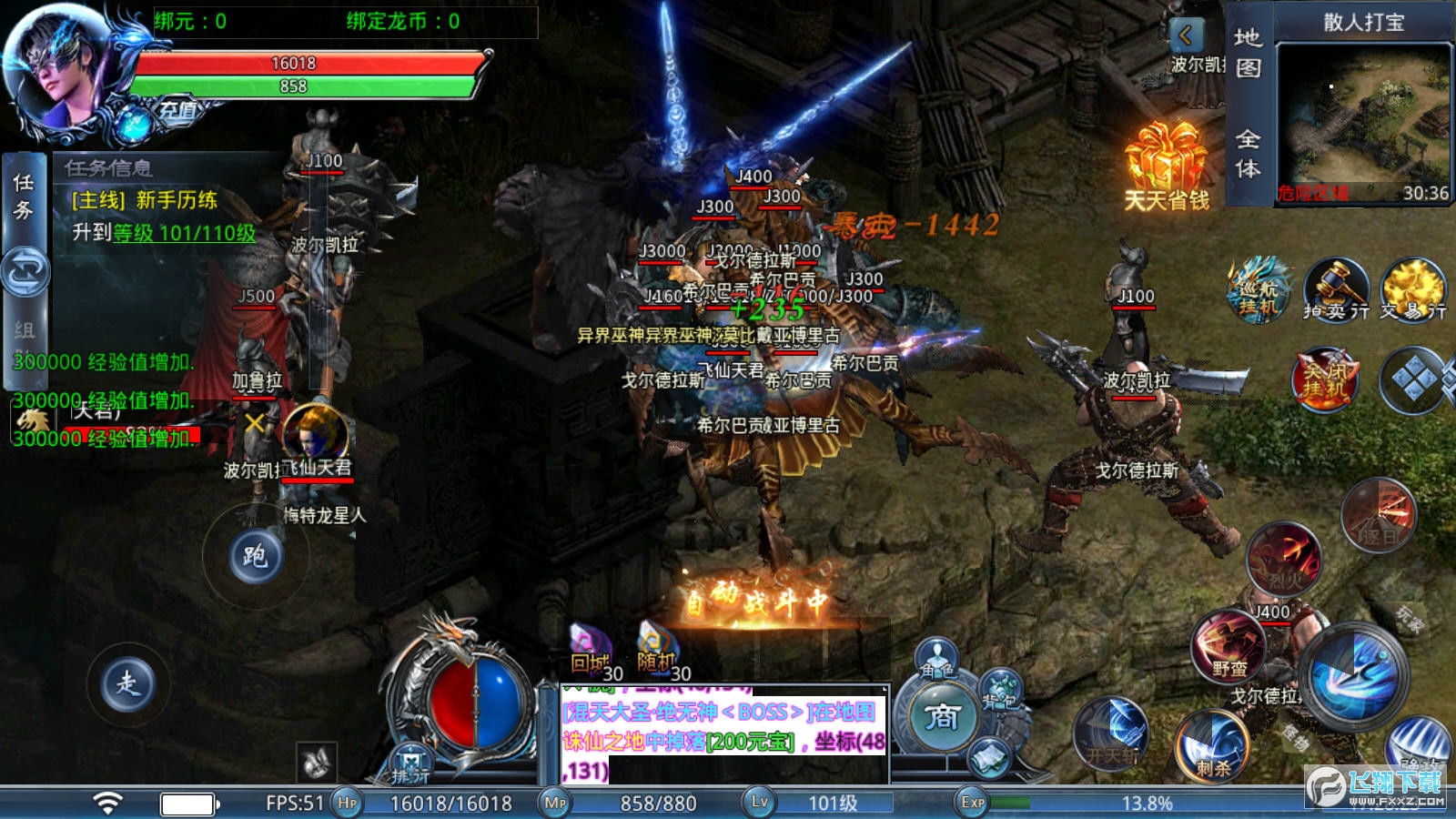Open the minimap of 散人打宝
The image size is (1456, 819).
[x=1363, y=123]
